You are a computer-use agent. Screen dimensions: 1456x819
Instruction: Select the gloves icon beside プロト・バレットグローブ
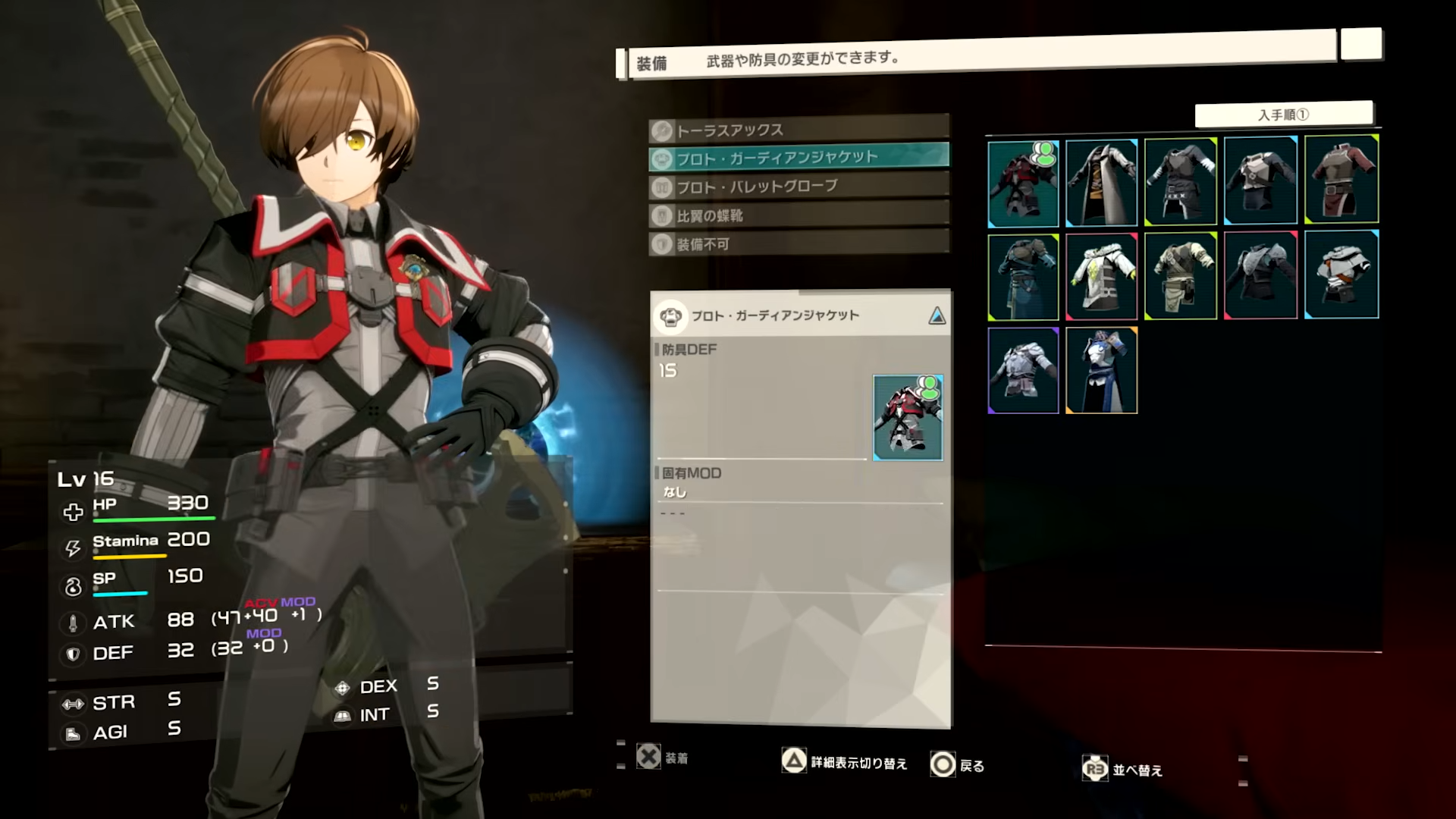(x=662, y=186)
